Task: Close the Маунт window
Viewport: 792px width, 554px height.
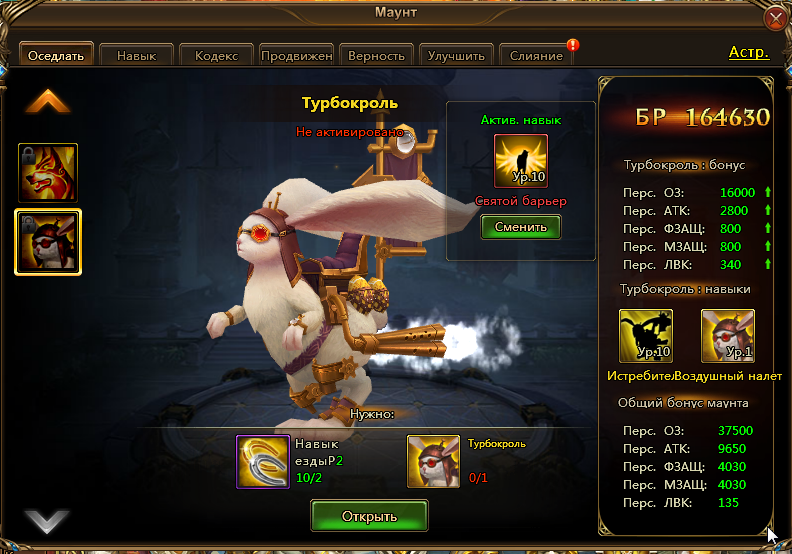Action: (x=775, y=18)
